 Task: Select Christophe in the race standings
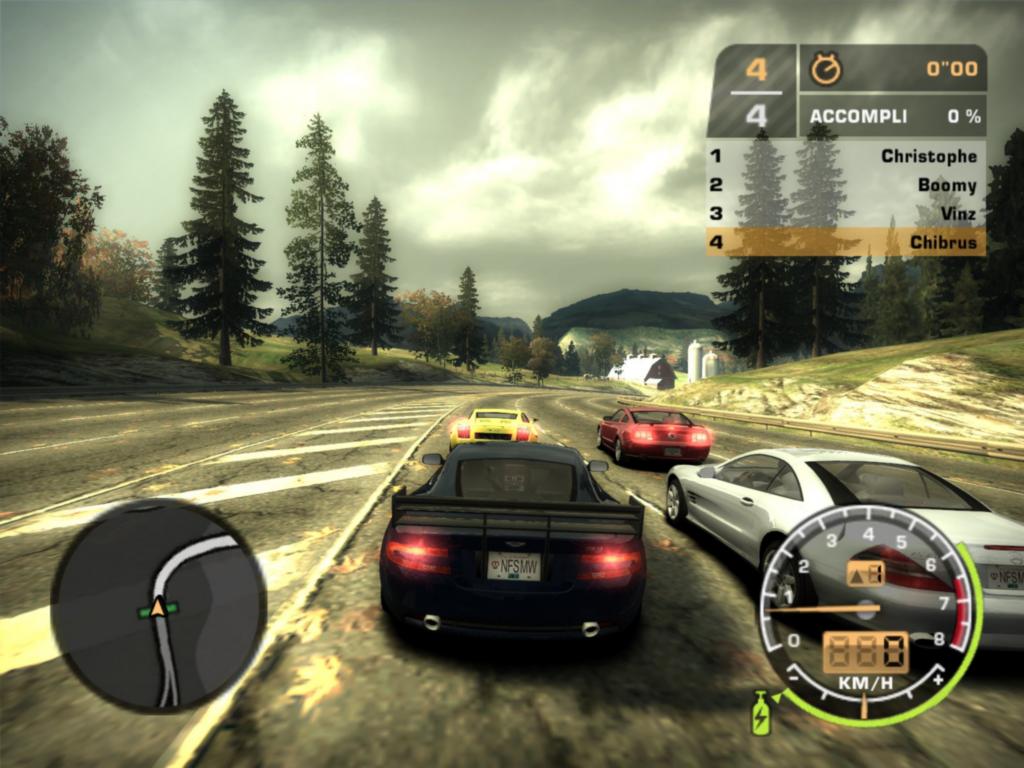(846, 156)
